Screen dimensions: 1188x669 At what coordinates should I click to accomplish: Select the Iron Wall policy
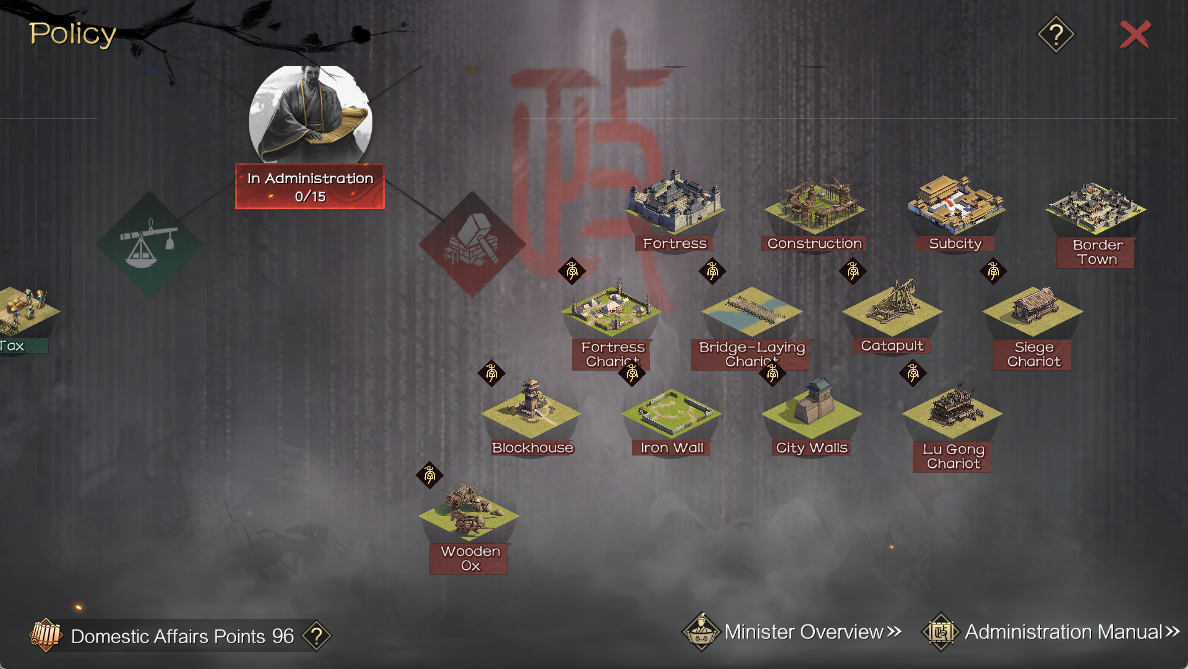[x=672, y=415]
